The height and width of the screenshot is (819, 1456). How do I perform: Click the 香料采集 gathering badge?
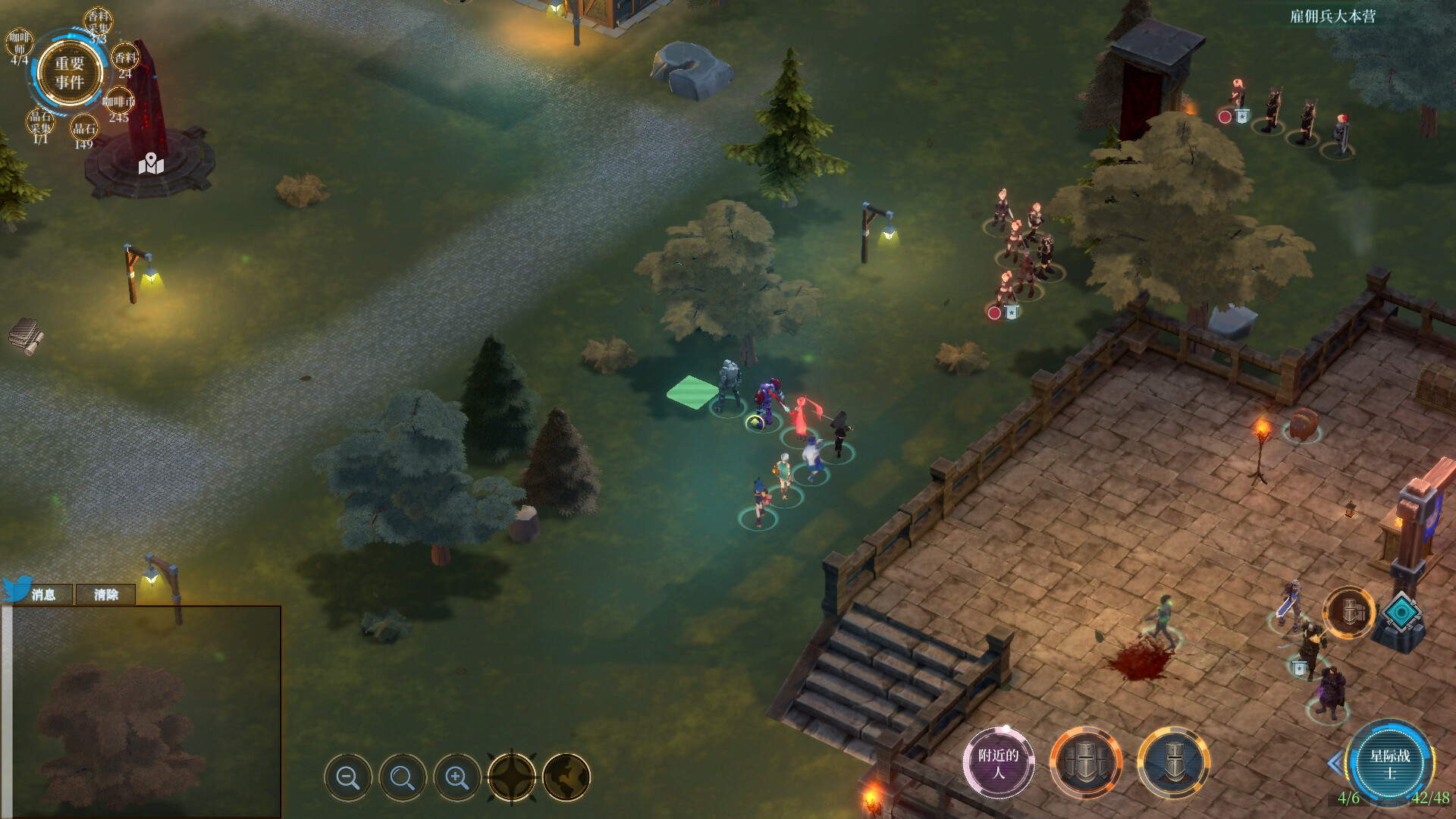[99, 23]
